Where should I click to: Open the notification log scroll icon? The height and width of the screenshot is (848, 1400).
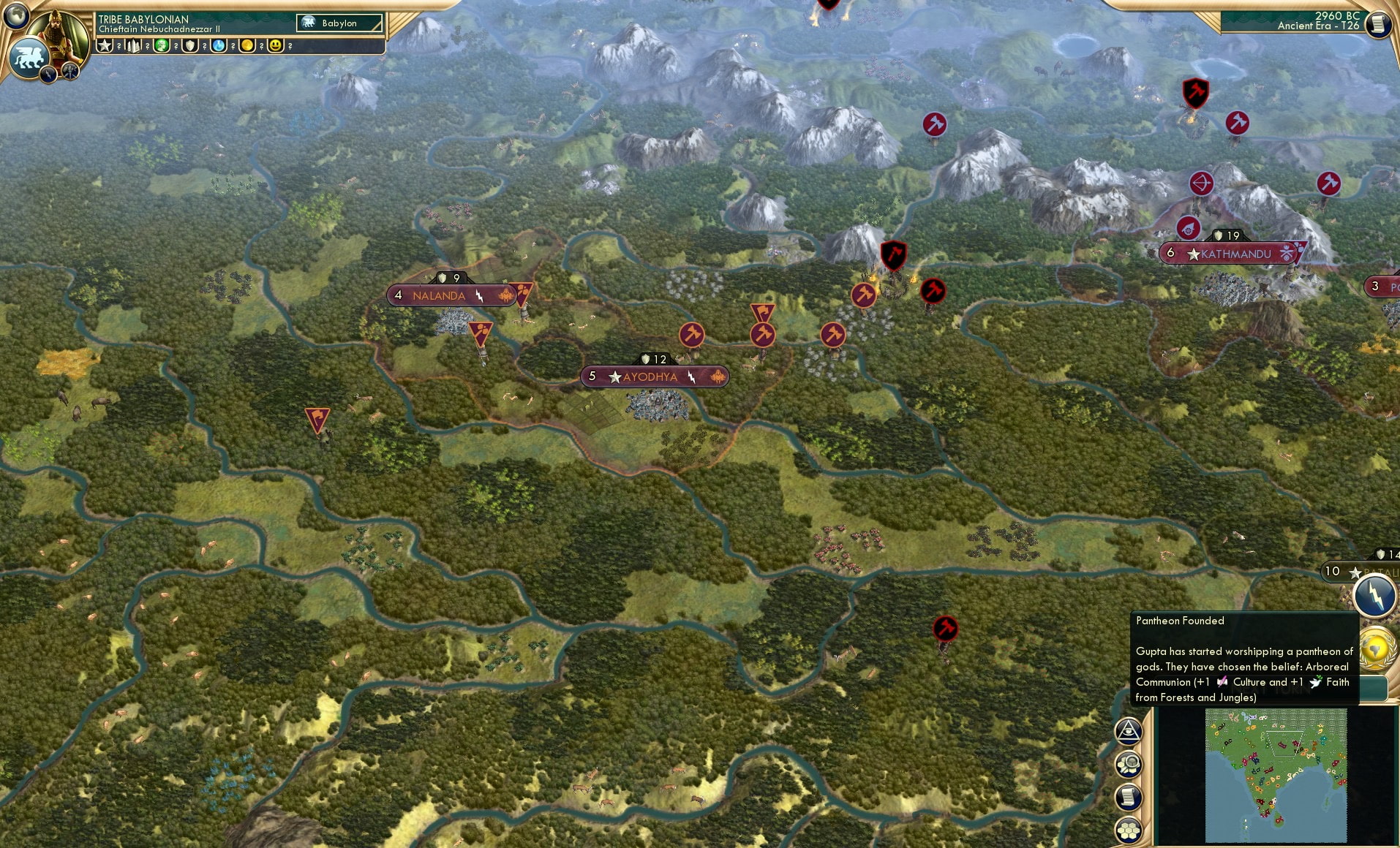pyautogui.click(x=1128, y=797)
